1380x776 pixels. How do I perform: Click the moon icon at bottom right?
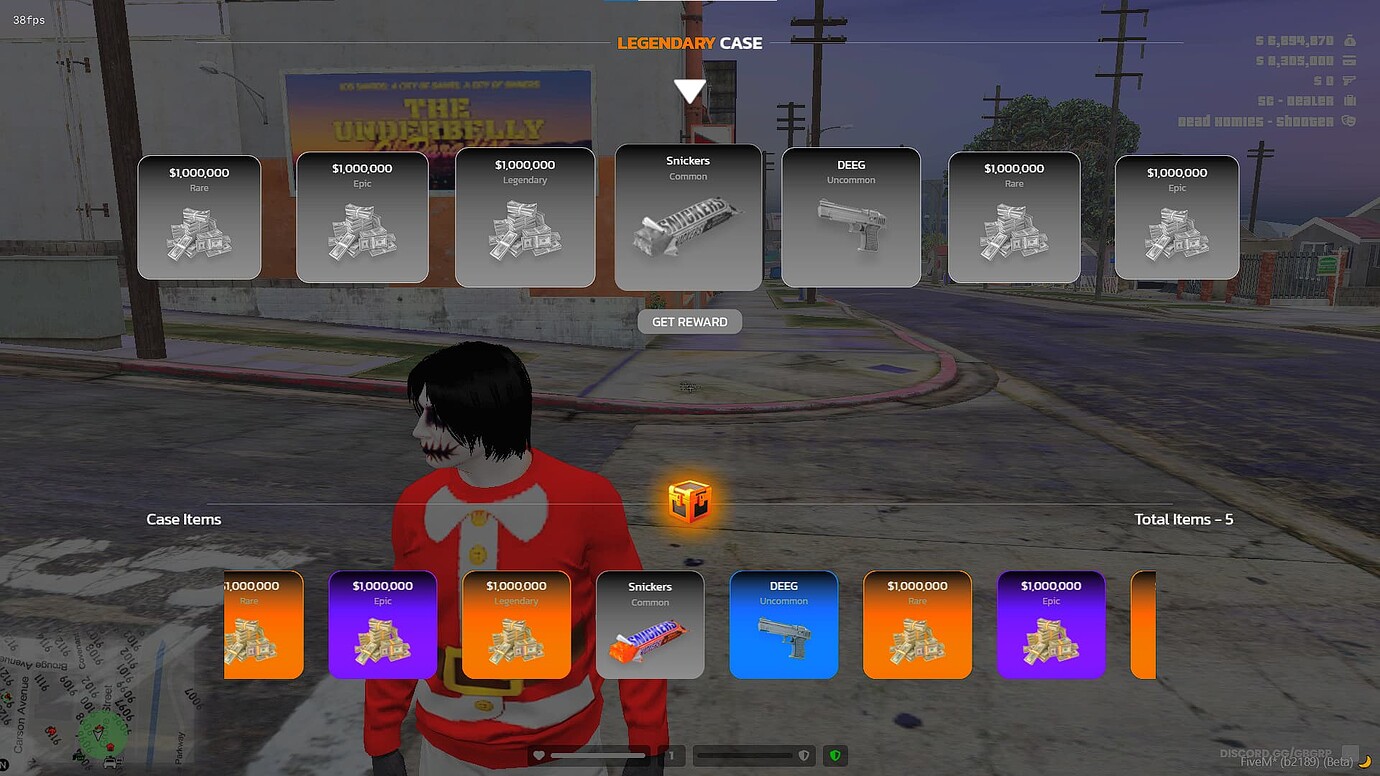tap(1366, 761)
